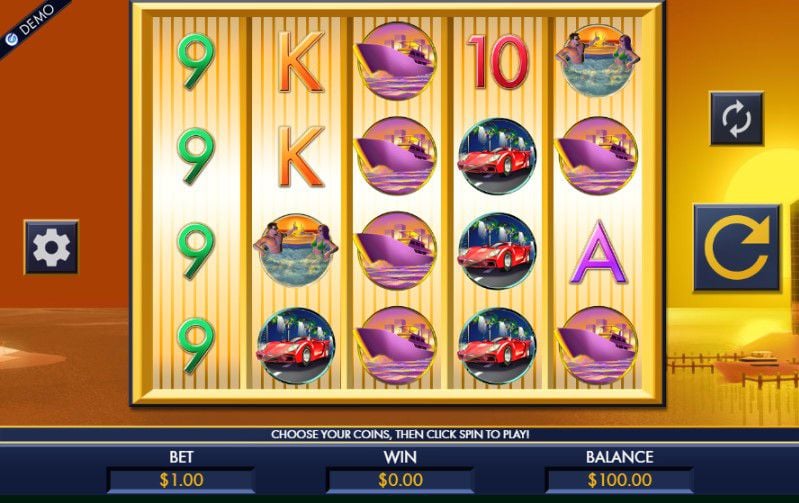Choose coin value in the Bet box

[x=180, y=480]
